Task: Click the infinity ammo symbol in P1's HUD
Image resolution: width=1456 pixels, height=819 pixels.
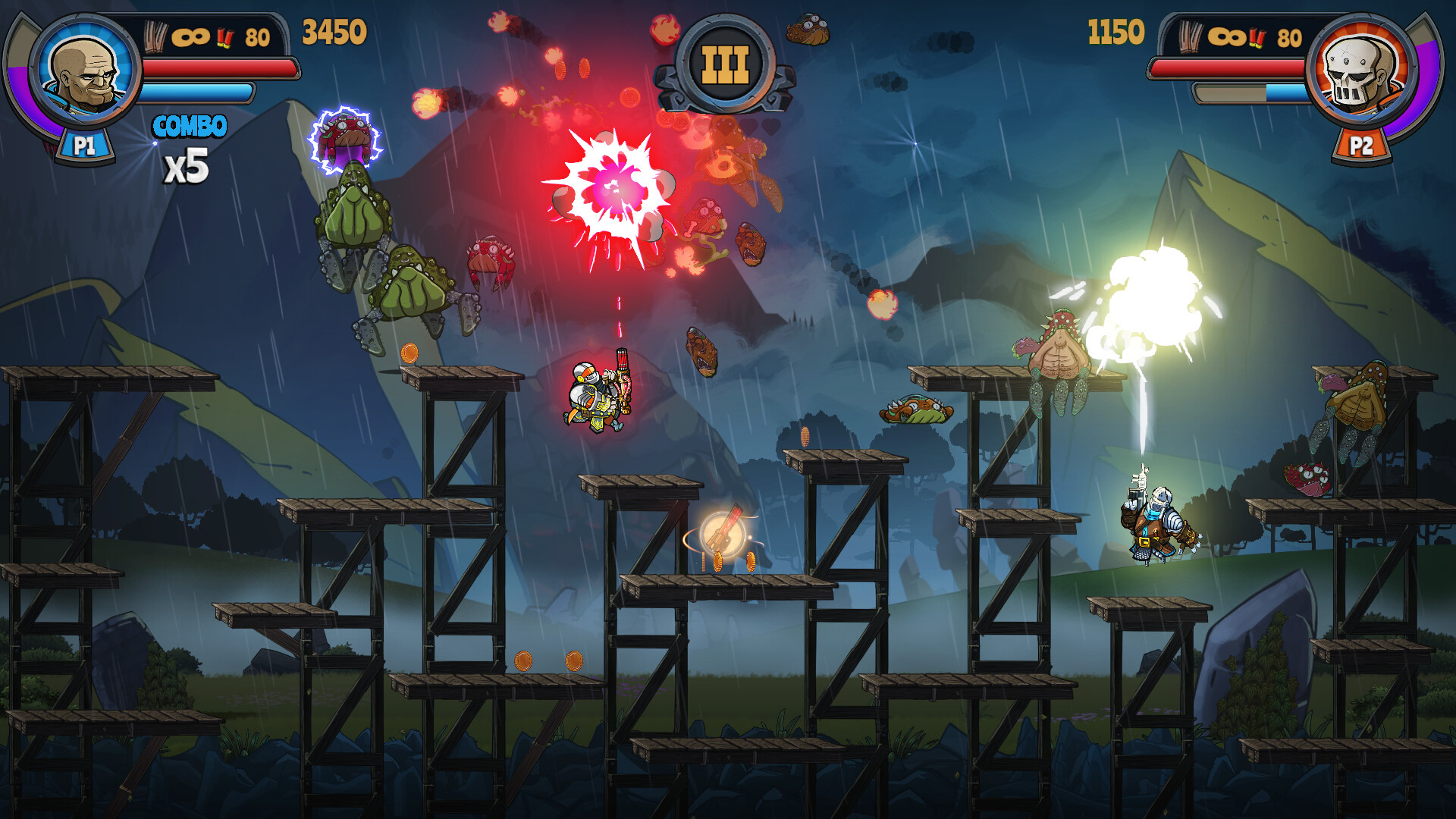Action: click(193, 34)
